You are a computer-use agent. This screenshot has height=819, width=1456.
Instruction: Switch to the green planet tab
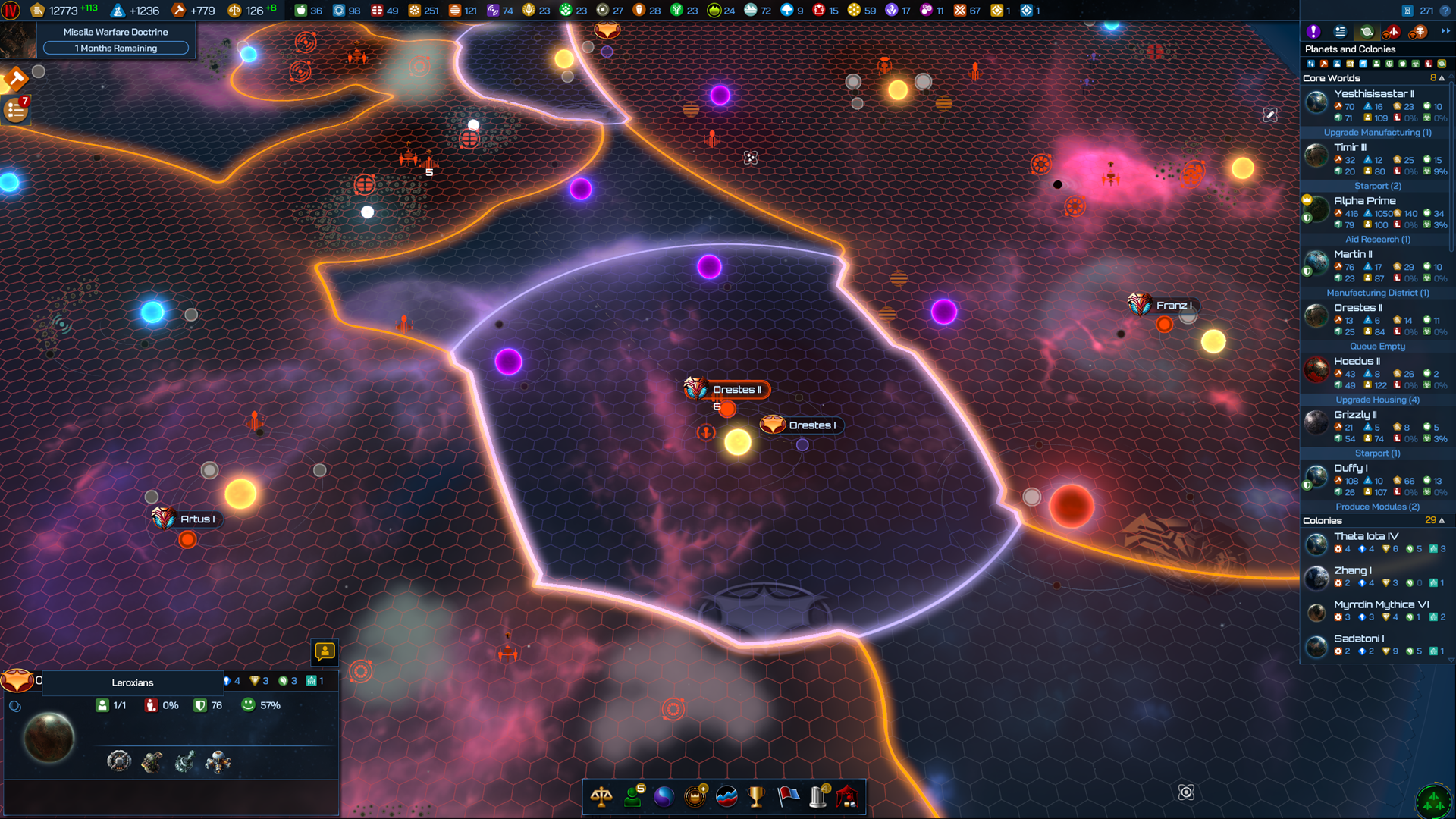point(1367,32)
